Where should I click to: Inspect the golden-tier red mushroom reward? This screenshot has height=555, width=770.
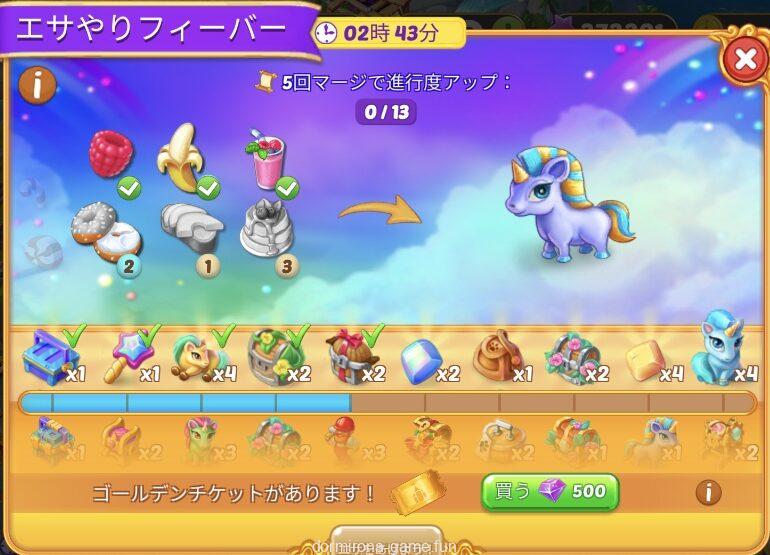(344, 440)
